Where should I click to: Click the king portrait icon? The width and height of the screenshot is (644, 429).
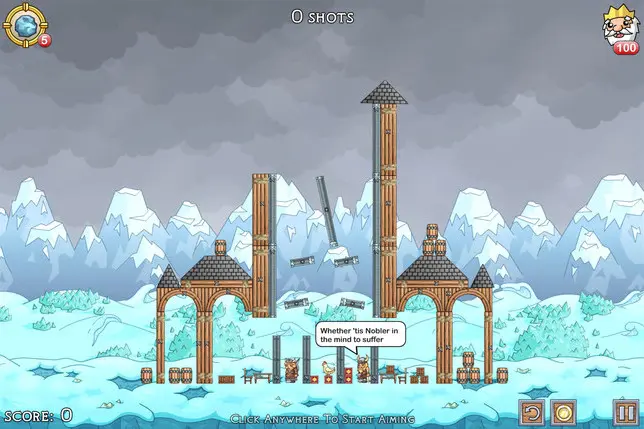[x=618, y=25]
